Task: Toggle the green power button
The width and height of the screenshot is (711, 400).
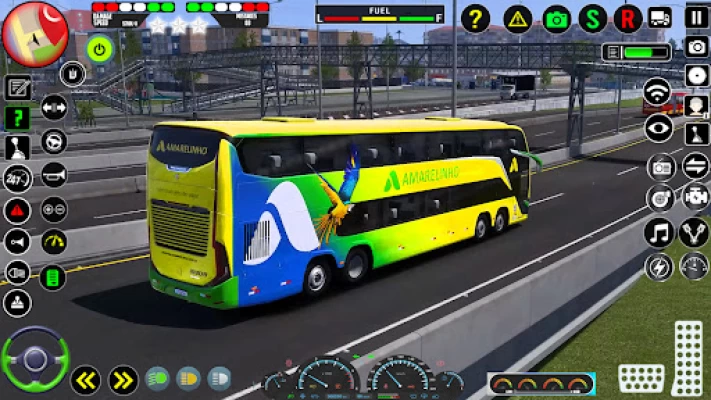Action: pyautogui.click(x=99, y=48)
